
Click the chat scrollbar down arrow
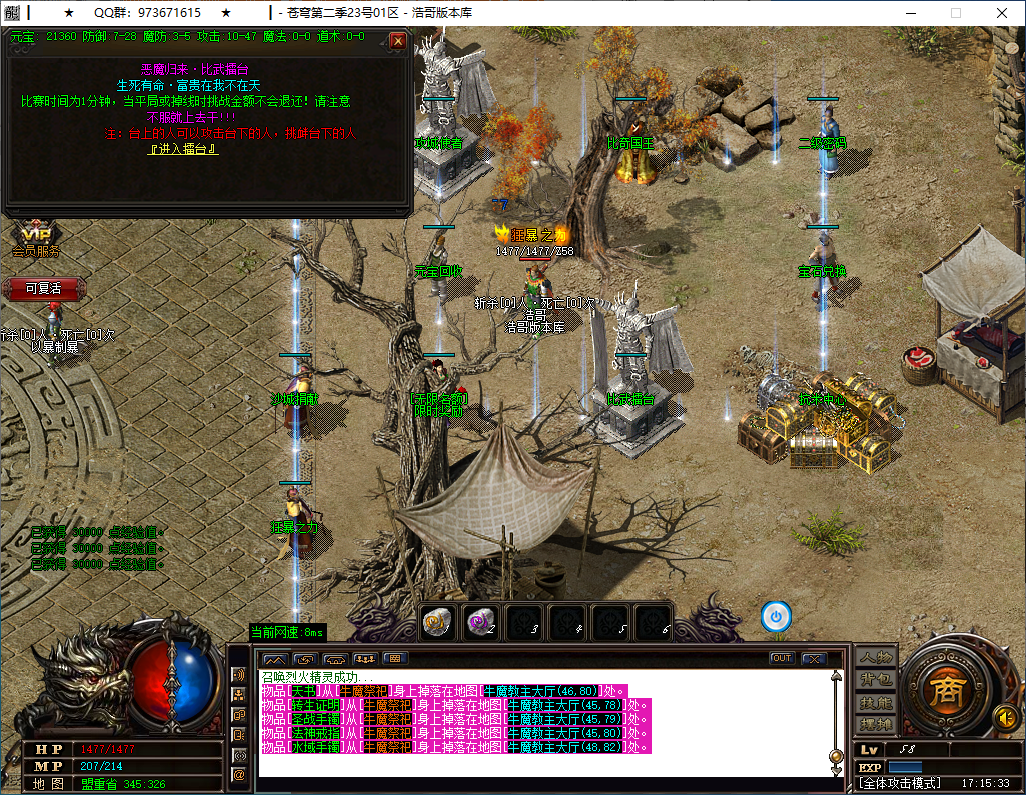click(836, 770)
